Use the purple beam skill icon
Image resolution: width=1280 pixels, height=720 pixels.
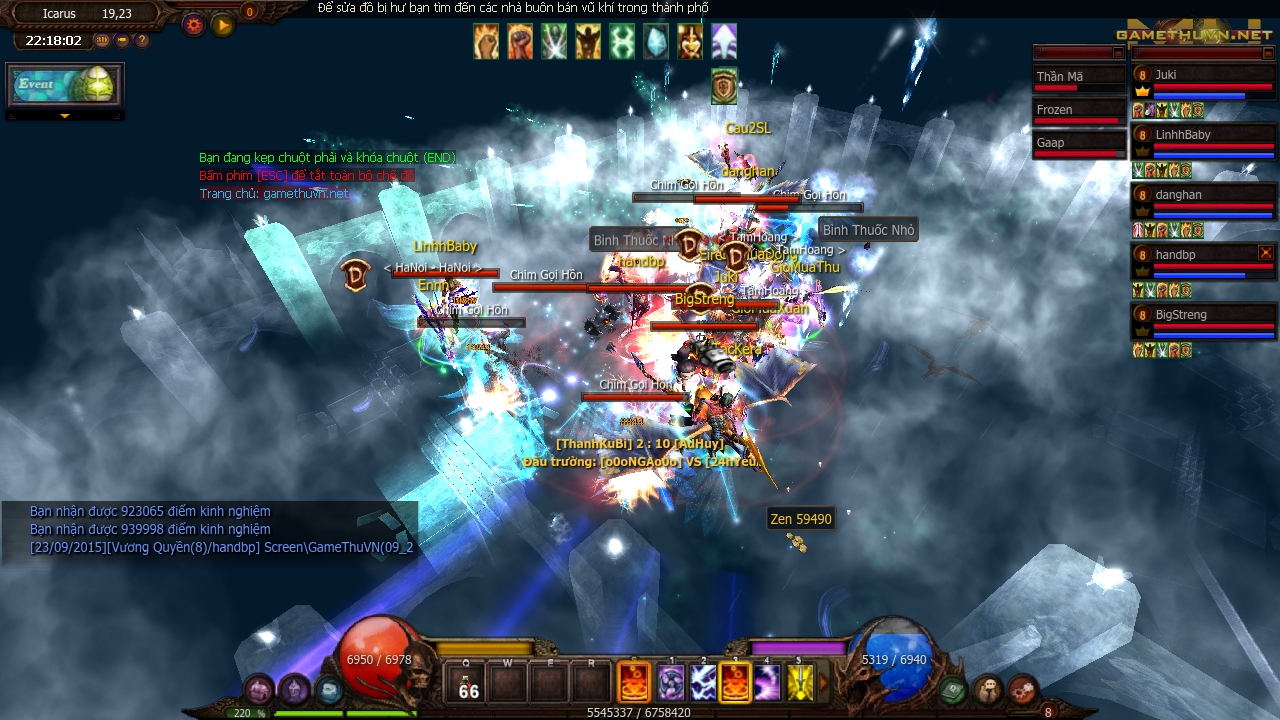click(767, 683)
